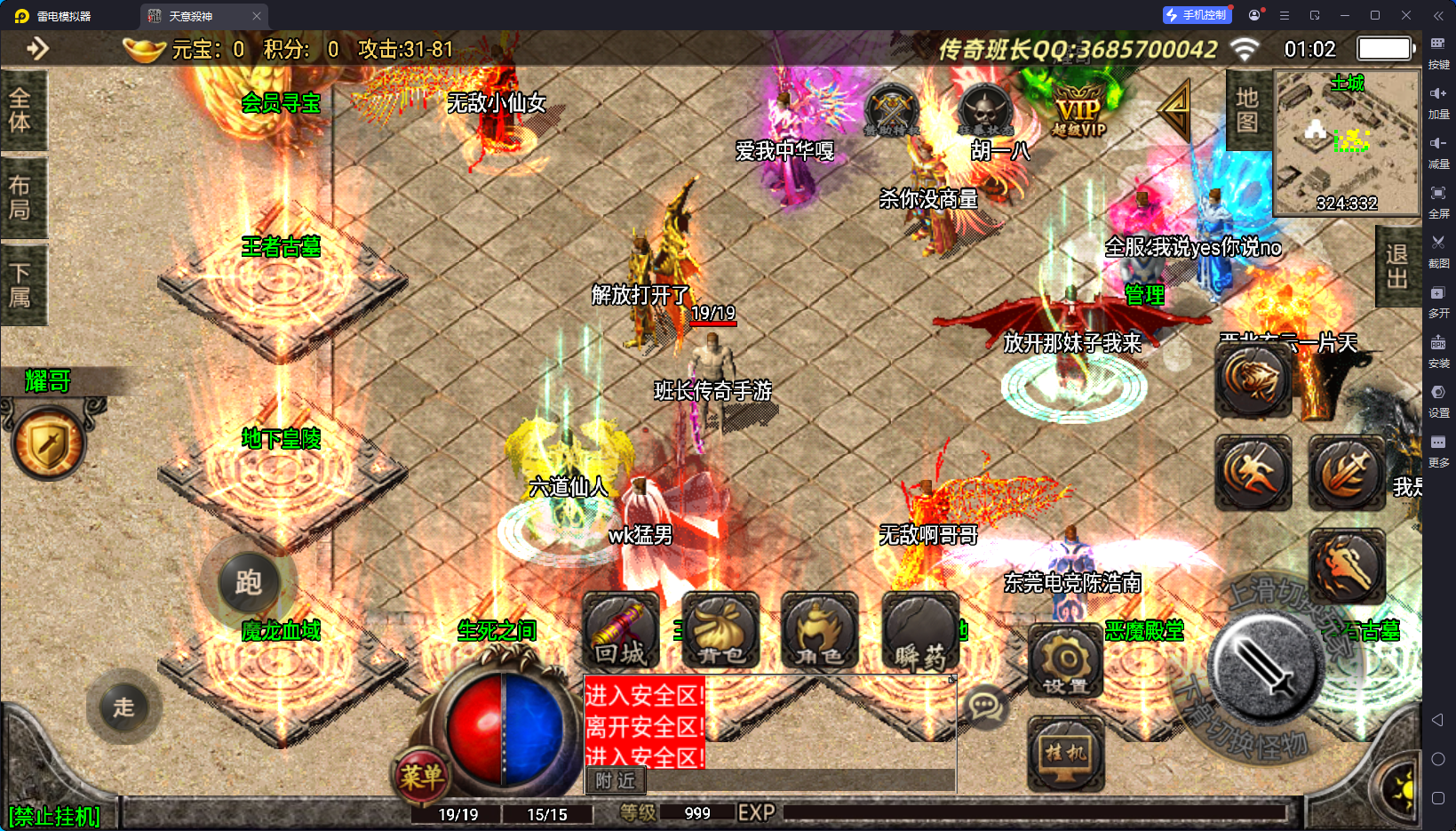The width and height of the screenshot is (1456, 831).
Task: Open the 角色 character sheet
Action: pyautogui.click(x=819, y=631)
